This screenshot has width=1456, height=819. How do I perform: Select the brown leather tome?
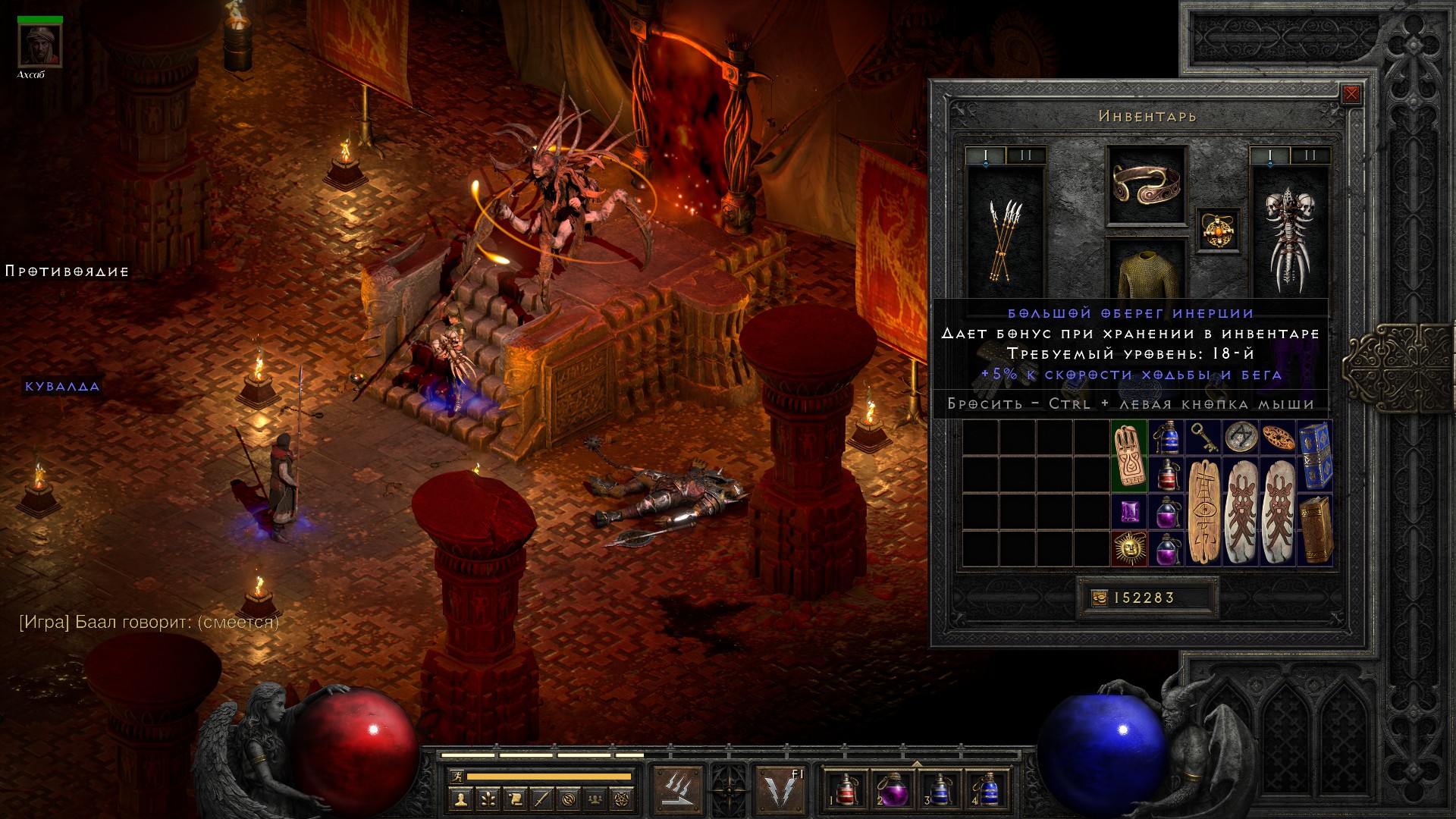point(1315,529)
